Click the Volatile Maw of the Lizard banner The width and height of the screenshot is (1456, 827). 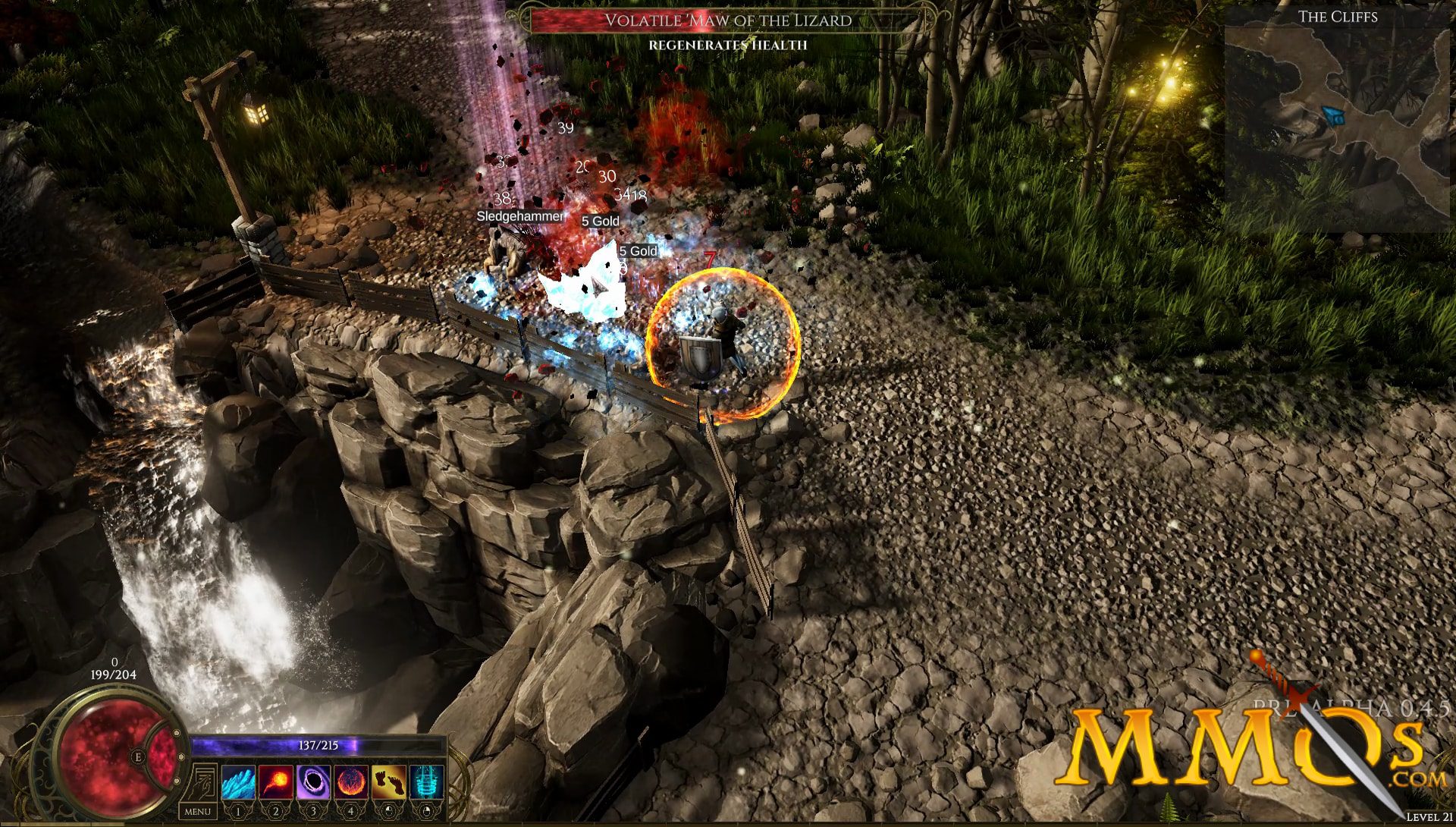click(728, 21)
